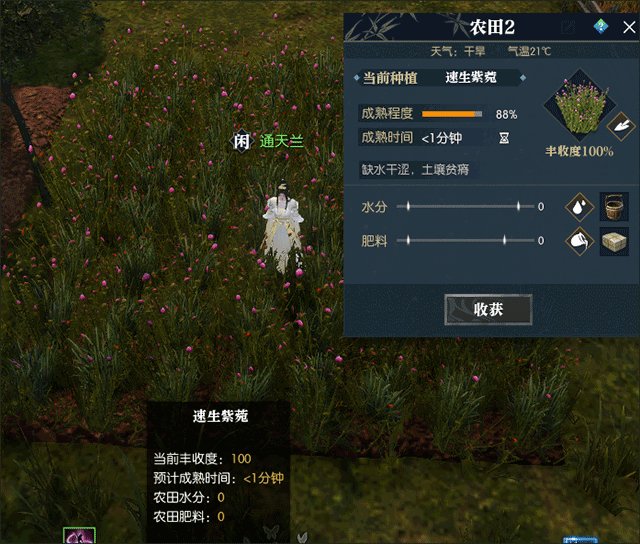Select the shovel icon beside the crop
The width and height of the screenshot is (640, 544).
[620, 125]
